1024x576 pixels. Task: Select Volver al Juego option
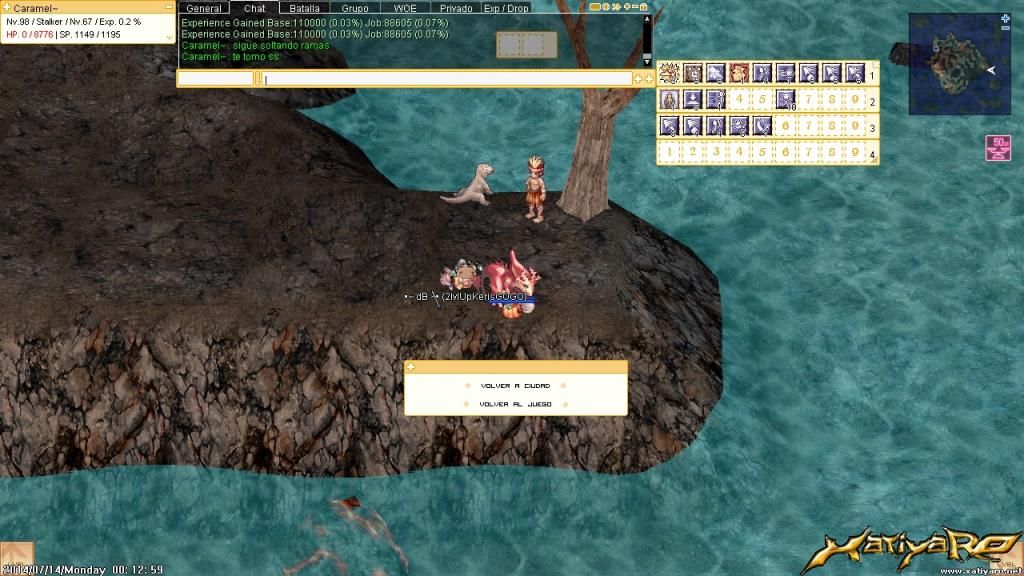pyautogui.click(x=515, y=404)
